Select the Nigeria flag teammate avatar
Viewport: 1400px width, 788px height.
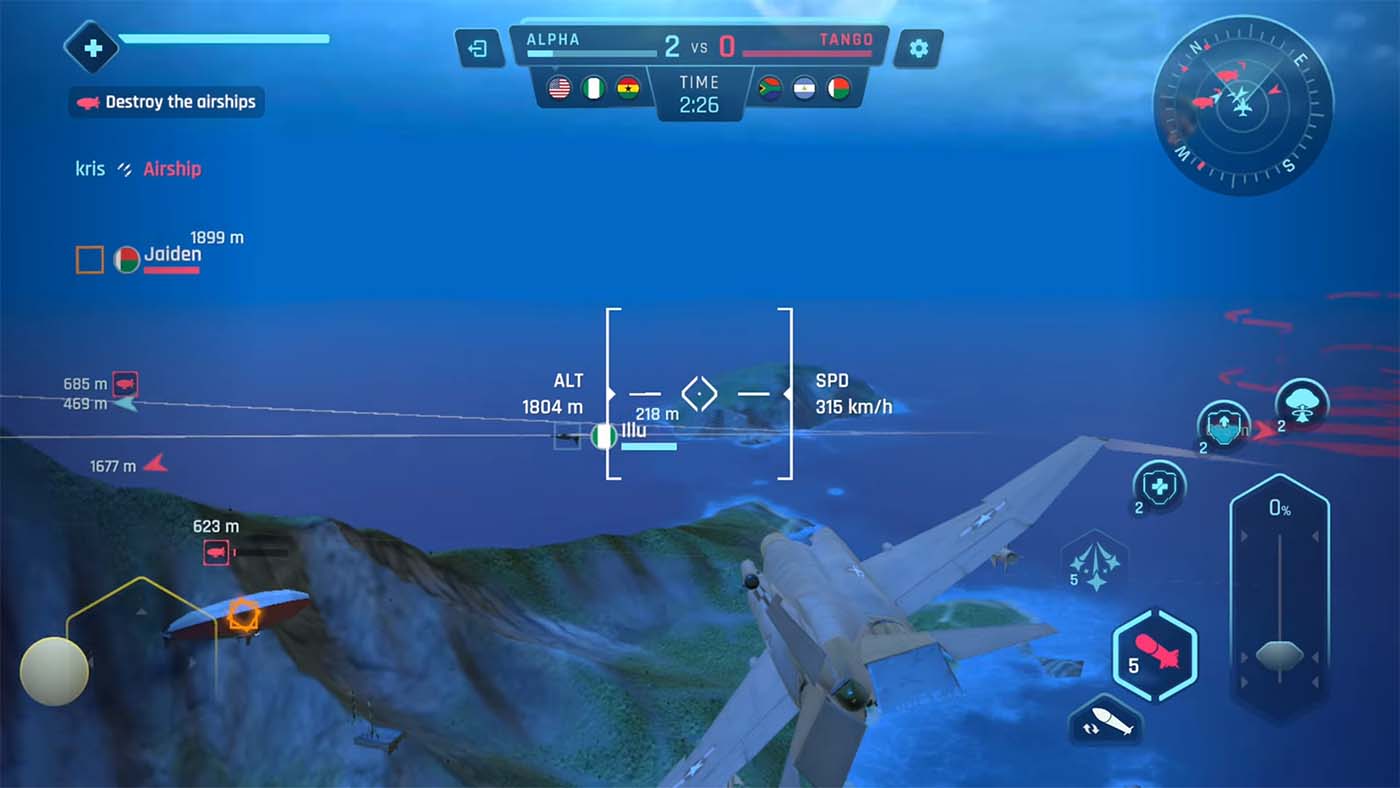point(593,86)
